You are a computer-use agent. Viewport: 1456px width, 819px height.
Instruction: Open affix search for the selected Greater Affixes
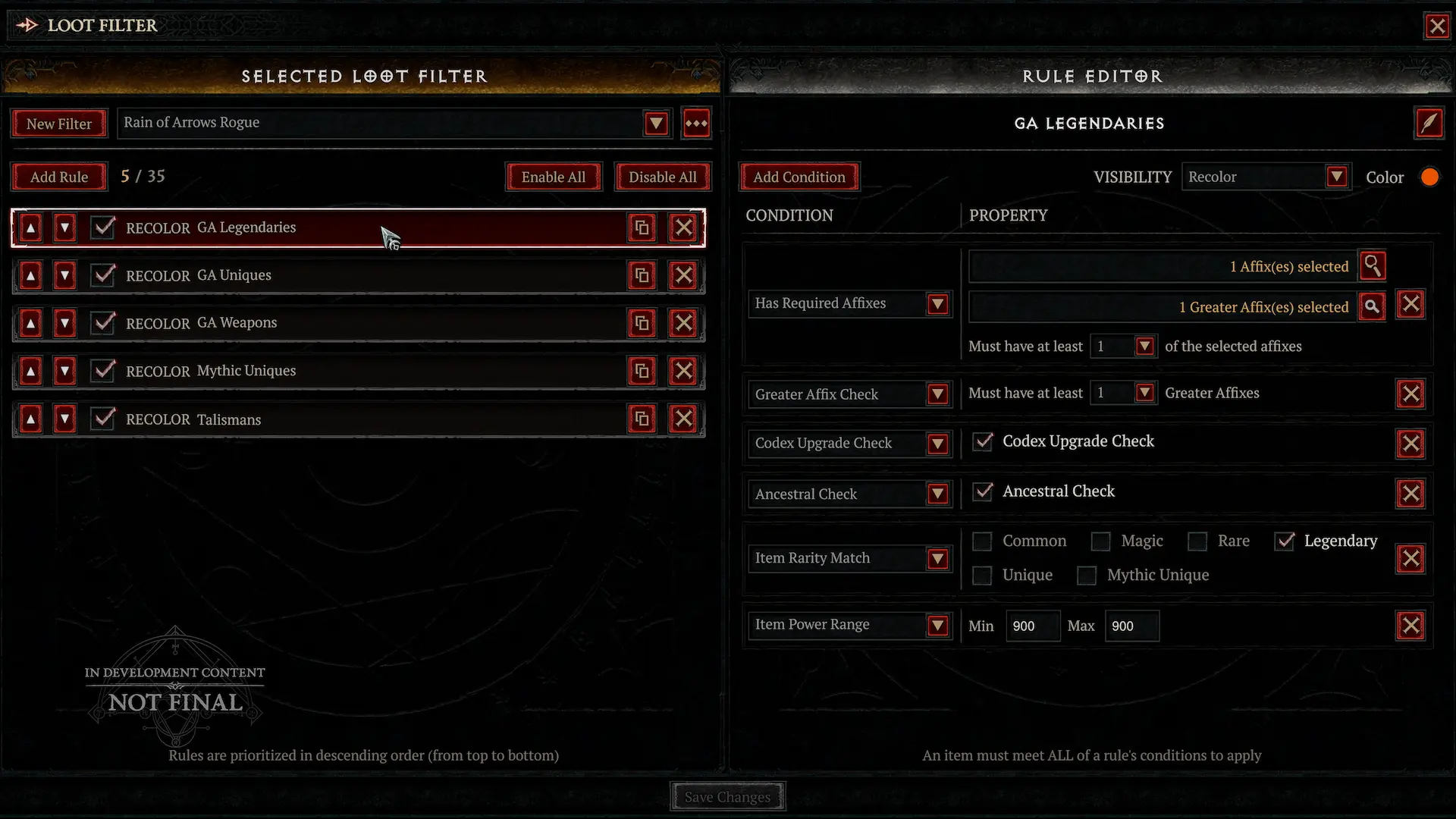coord(1373,306)
